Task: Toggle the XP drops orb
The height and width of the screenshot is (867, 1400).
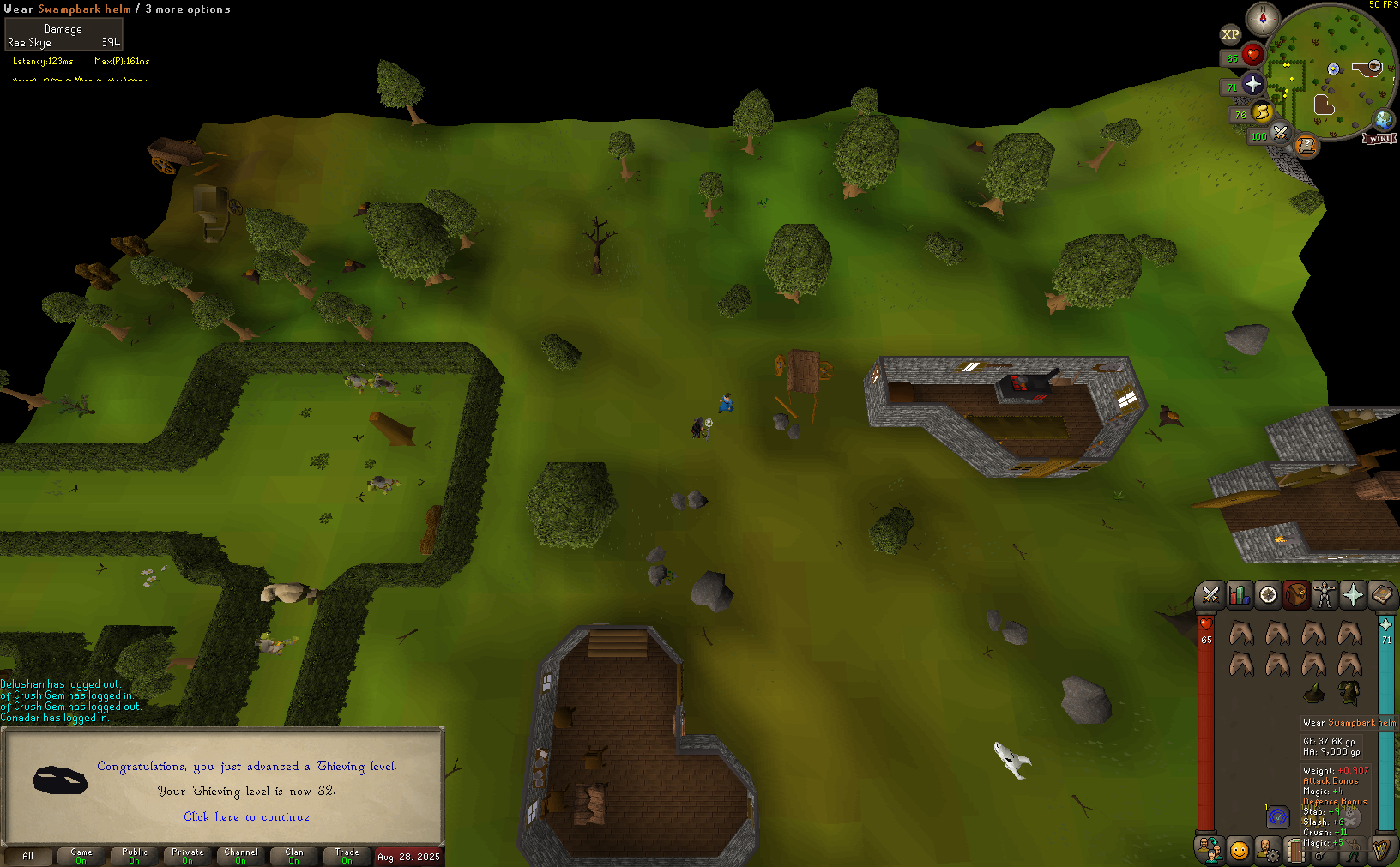Action: 1230,35
